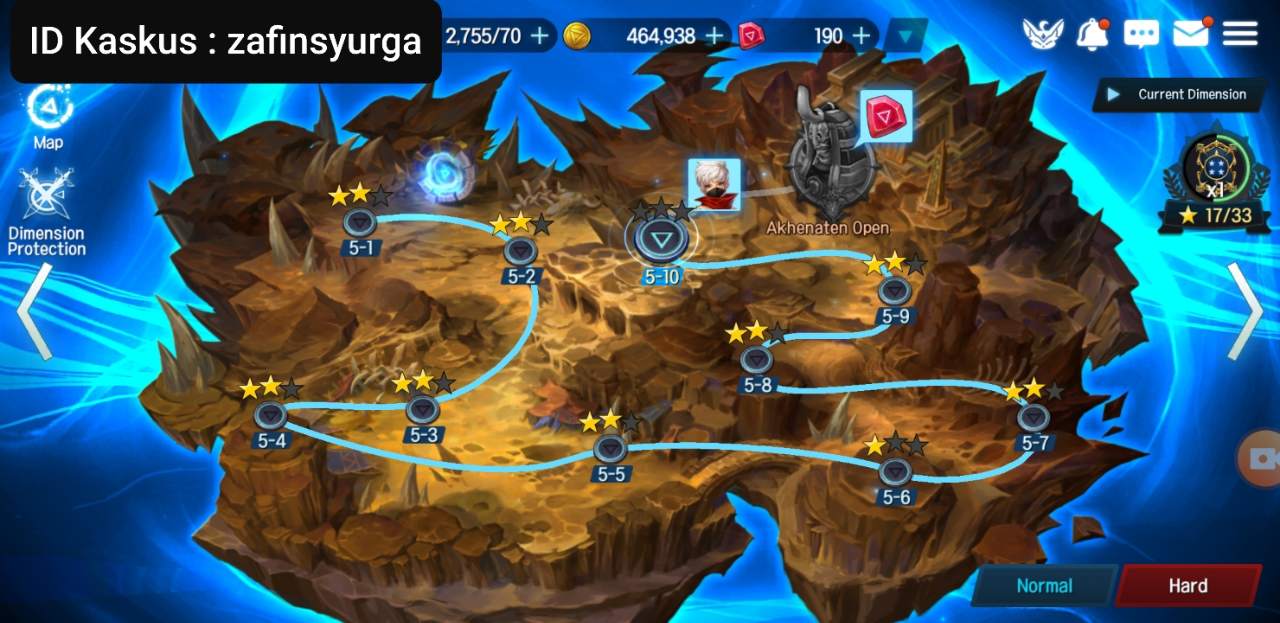
Task: Click the Current Dimension button
Action: tap(1178, 95)
